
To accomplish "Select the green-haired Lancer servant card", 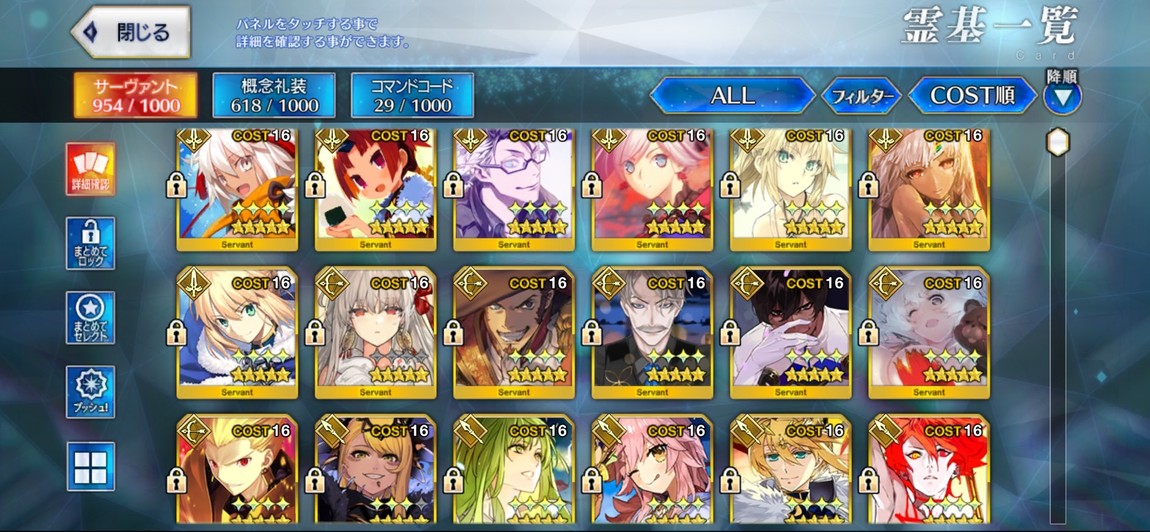I will click(513, 470).
